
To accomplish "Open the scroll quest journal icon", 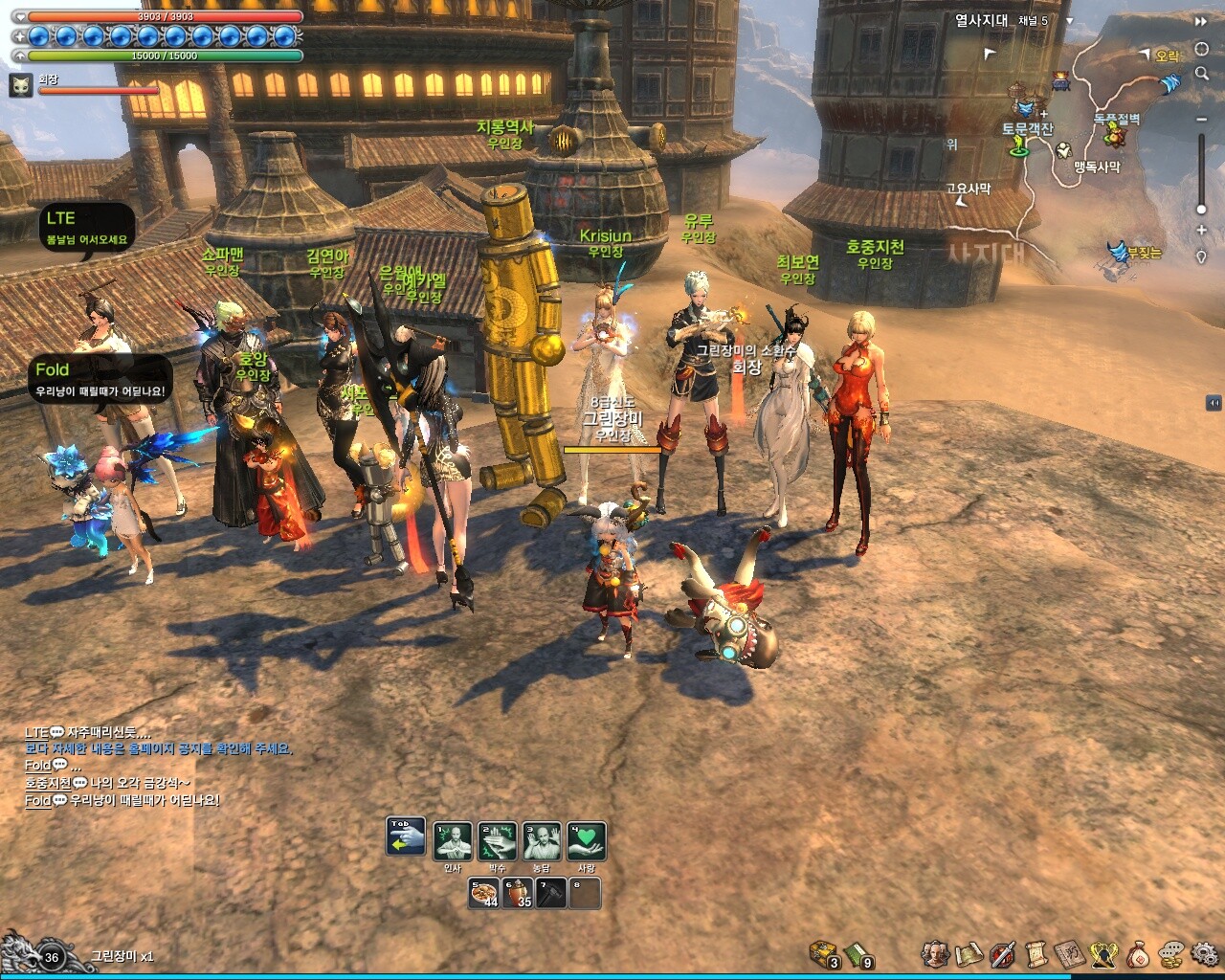I will click(x=1036, y=953).
